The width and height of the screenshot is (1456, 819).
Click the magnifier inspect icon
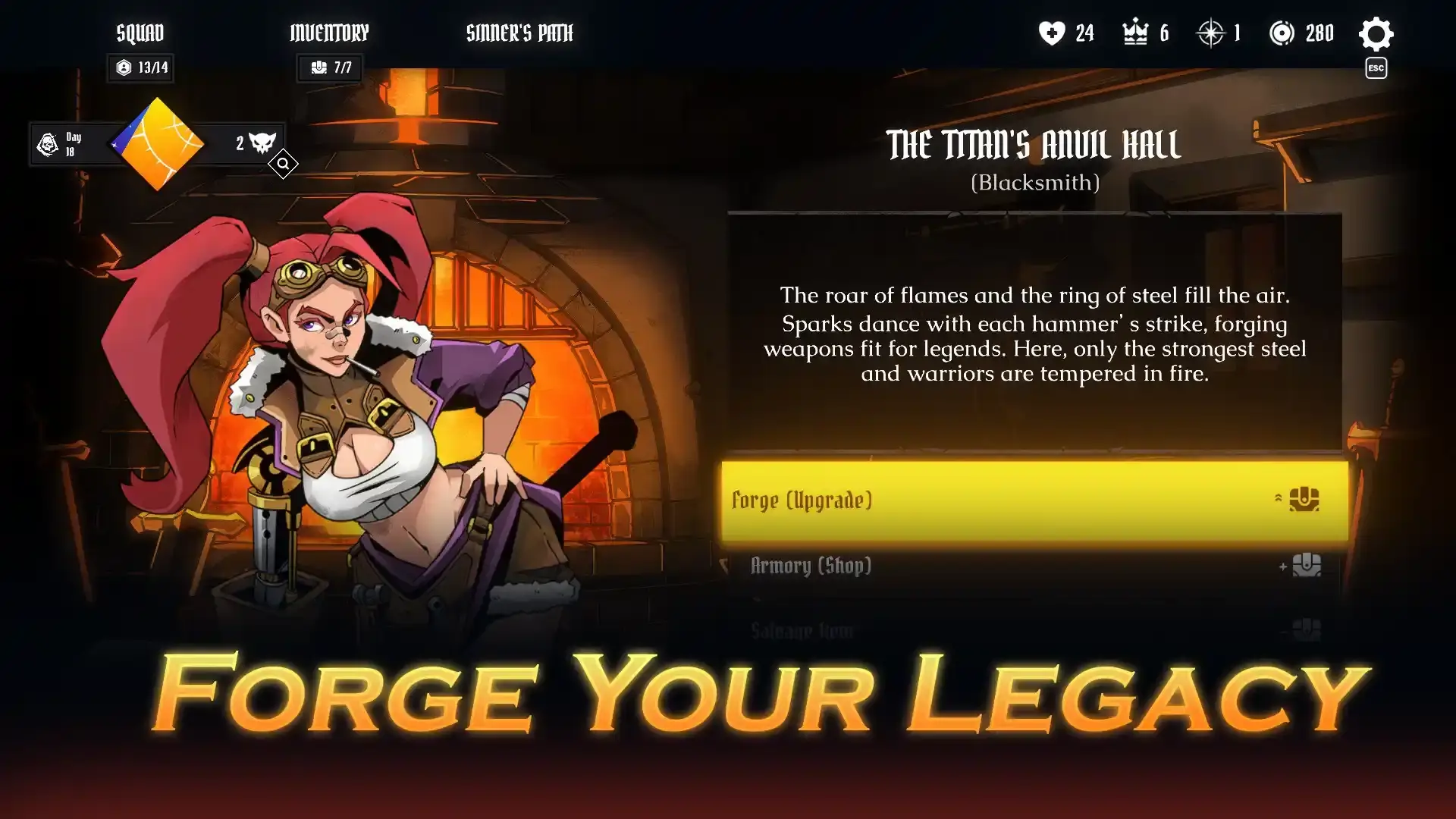pyautogui.click(x=283, y=164)
